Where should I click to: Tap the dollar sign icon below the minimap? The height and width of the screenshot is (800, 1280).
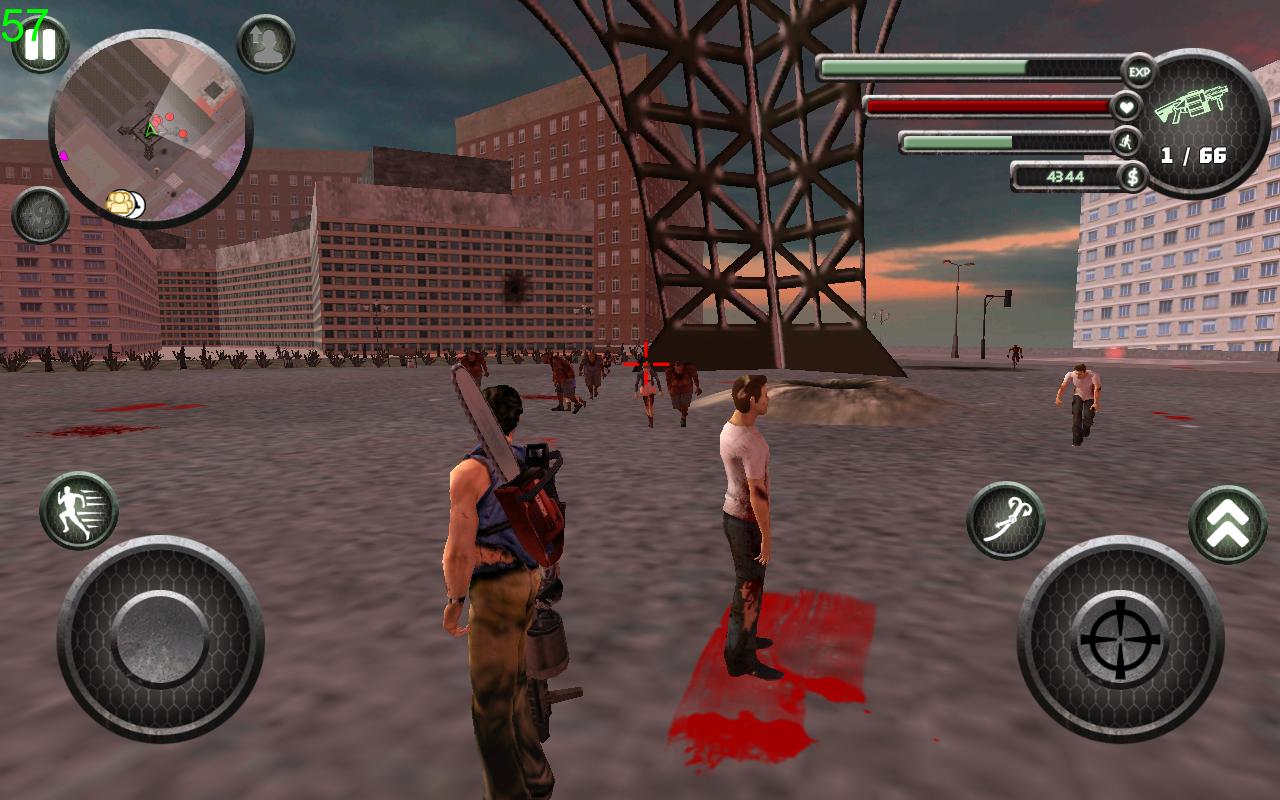(x=38, y=215)
